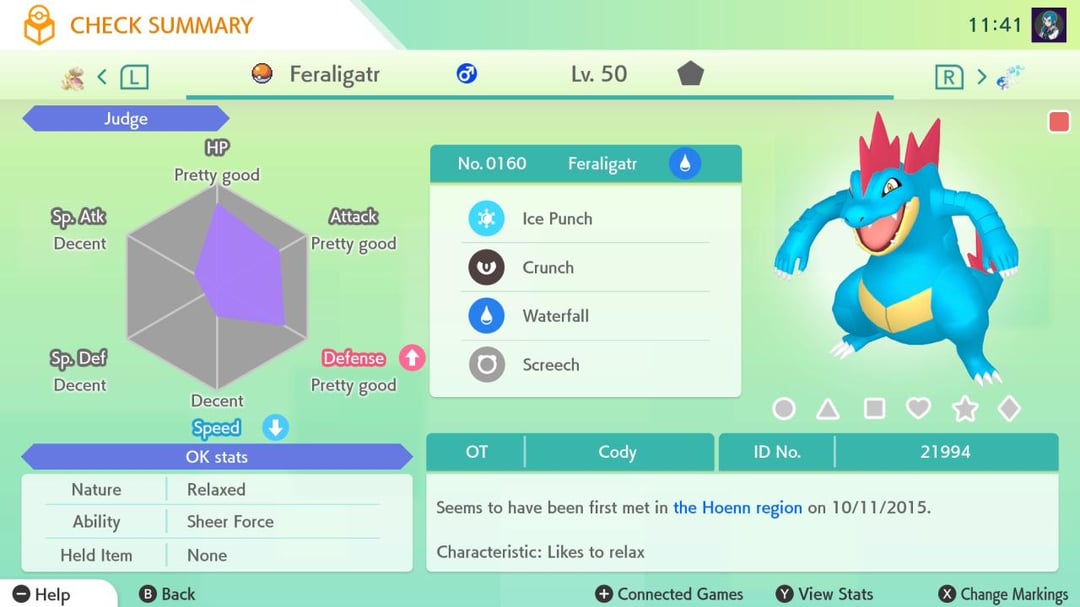1080x607 pixels.
Task: Select Waterfall in the move list
Action: coord(585,316)
